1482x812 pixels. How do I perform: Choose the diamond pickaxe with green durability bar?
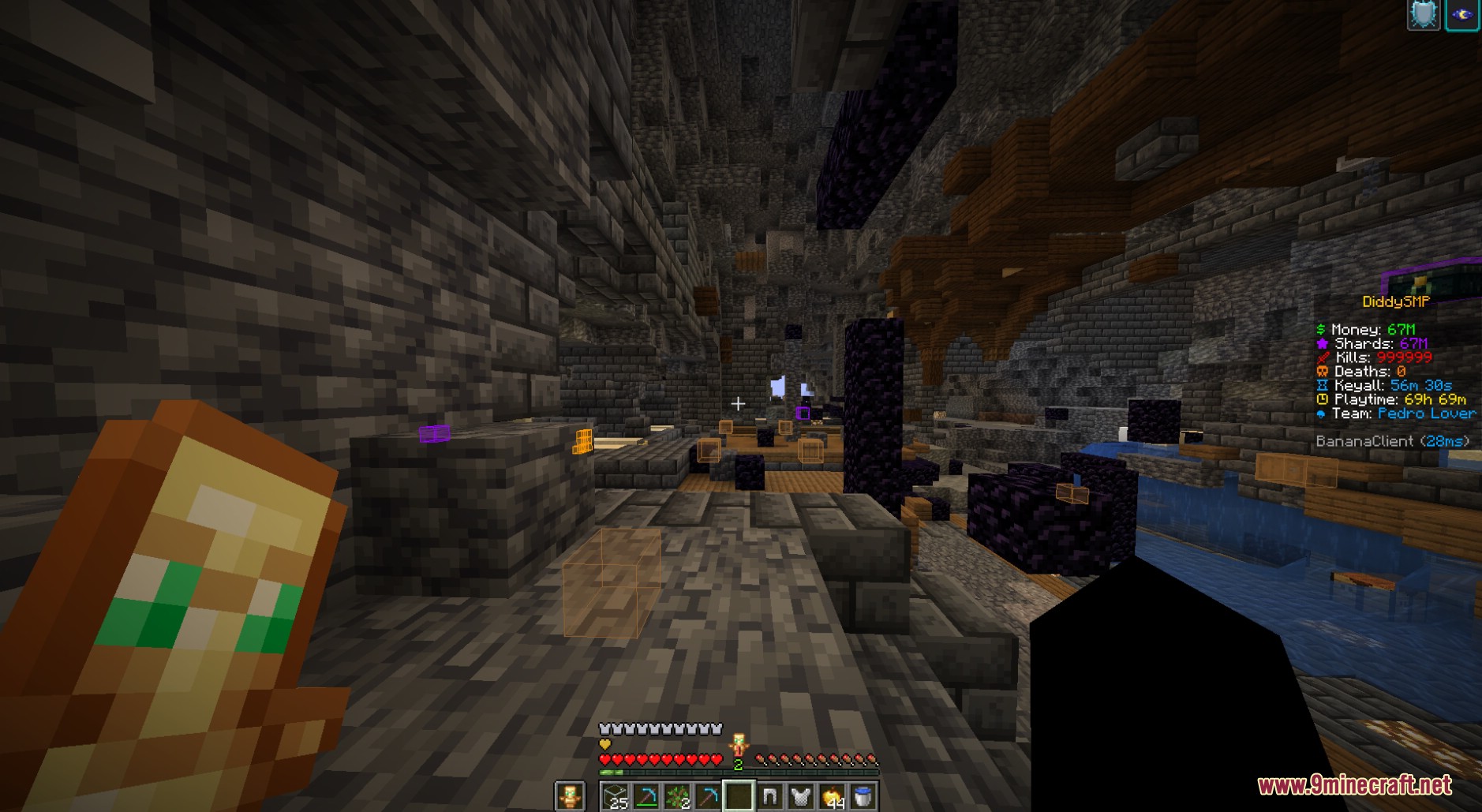tap(646, 796)
